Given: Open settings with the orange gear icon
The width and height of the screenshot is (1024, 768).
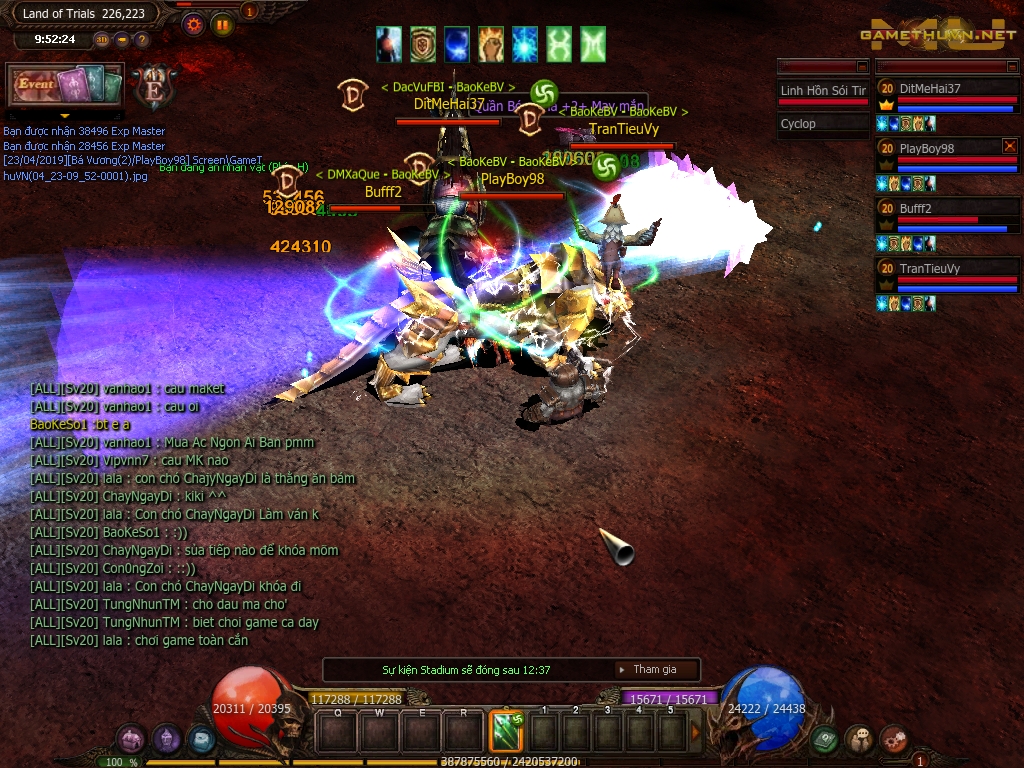Looking at the screenshot, I should click(194, 25).
